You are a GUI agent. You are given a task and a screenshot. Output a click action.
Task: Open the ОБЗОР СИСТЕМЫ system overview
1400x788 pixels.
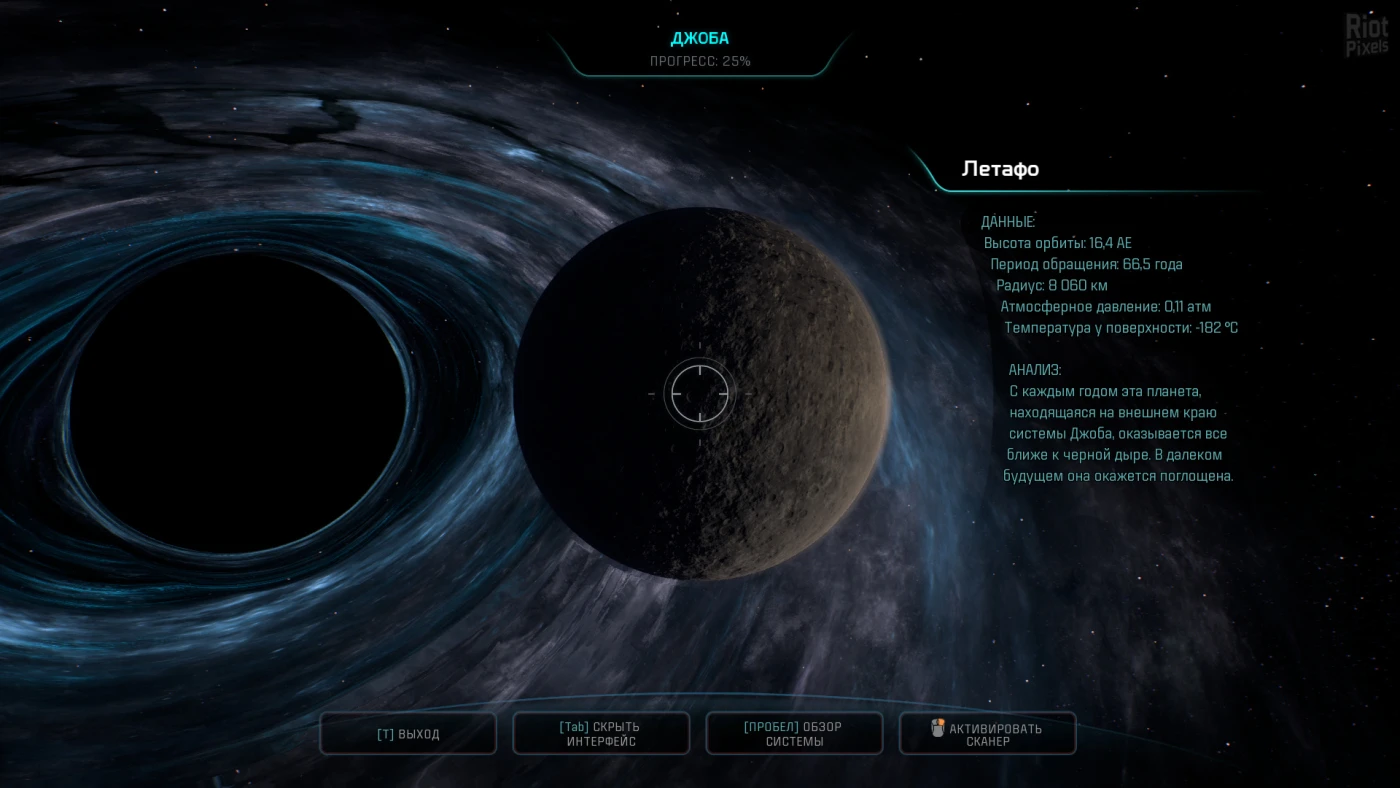coord(794,734)
